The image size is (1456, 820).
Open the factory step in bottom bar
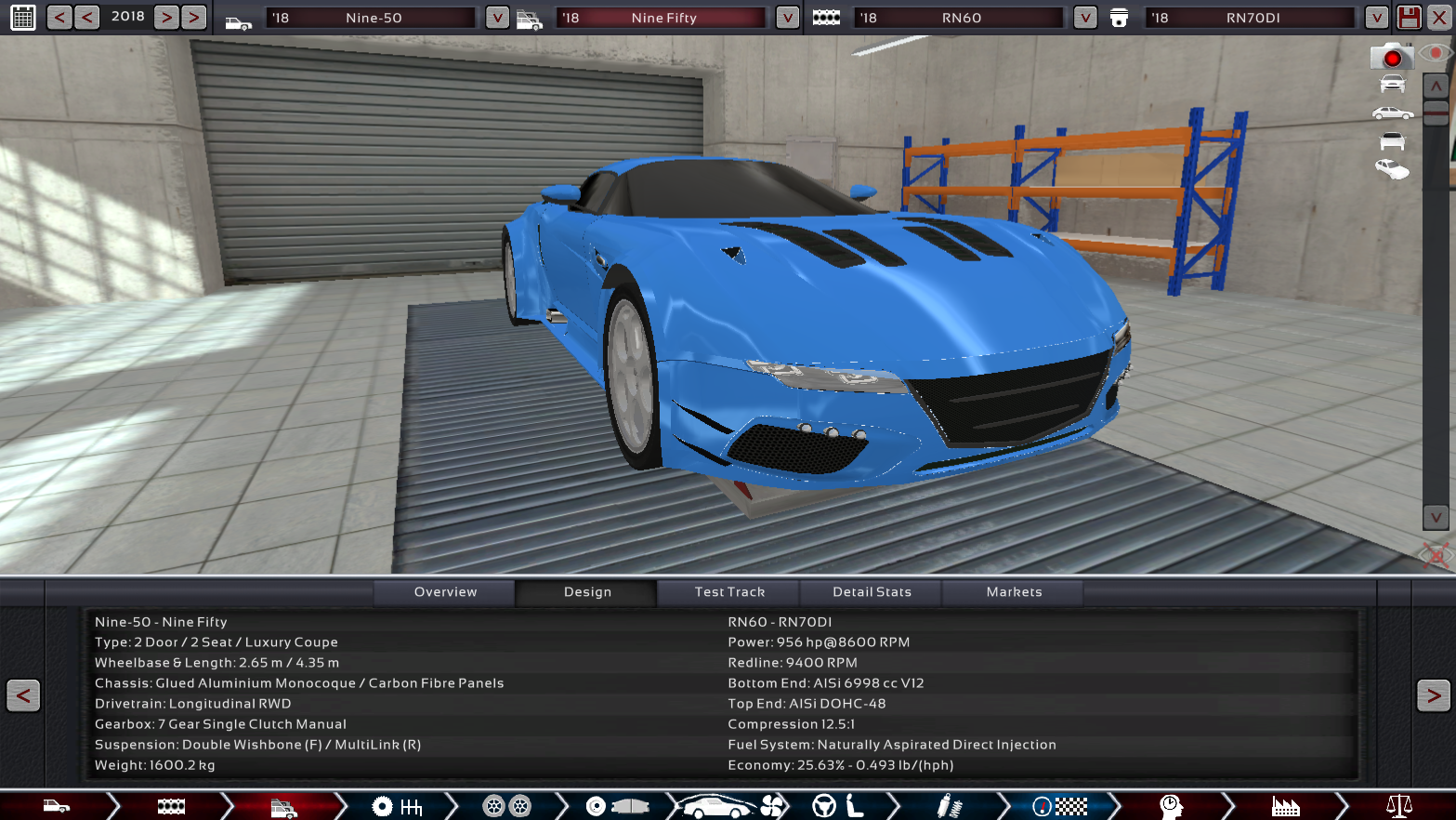coord(1285,806)
